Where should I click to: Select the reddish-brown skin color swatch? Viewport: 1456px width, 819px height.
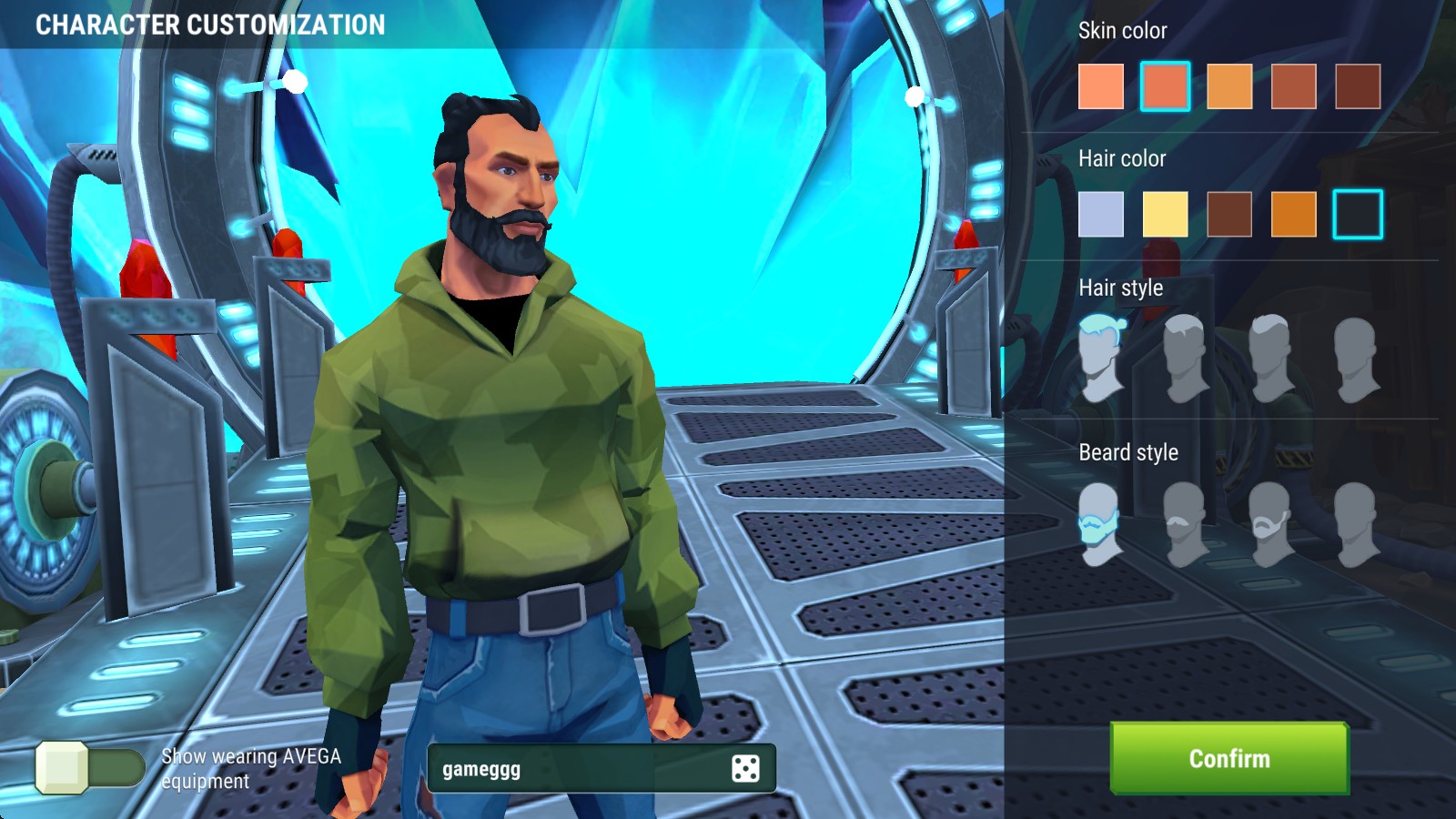click(x=1293, y=86)
